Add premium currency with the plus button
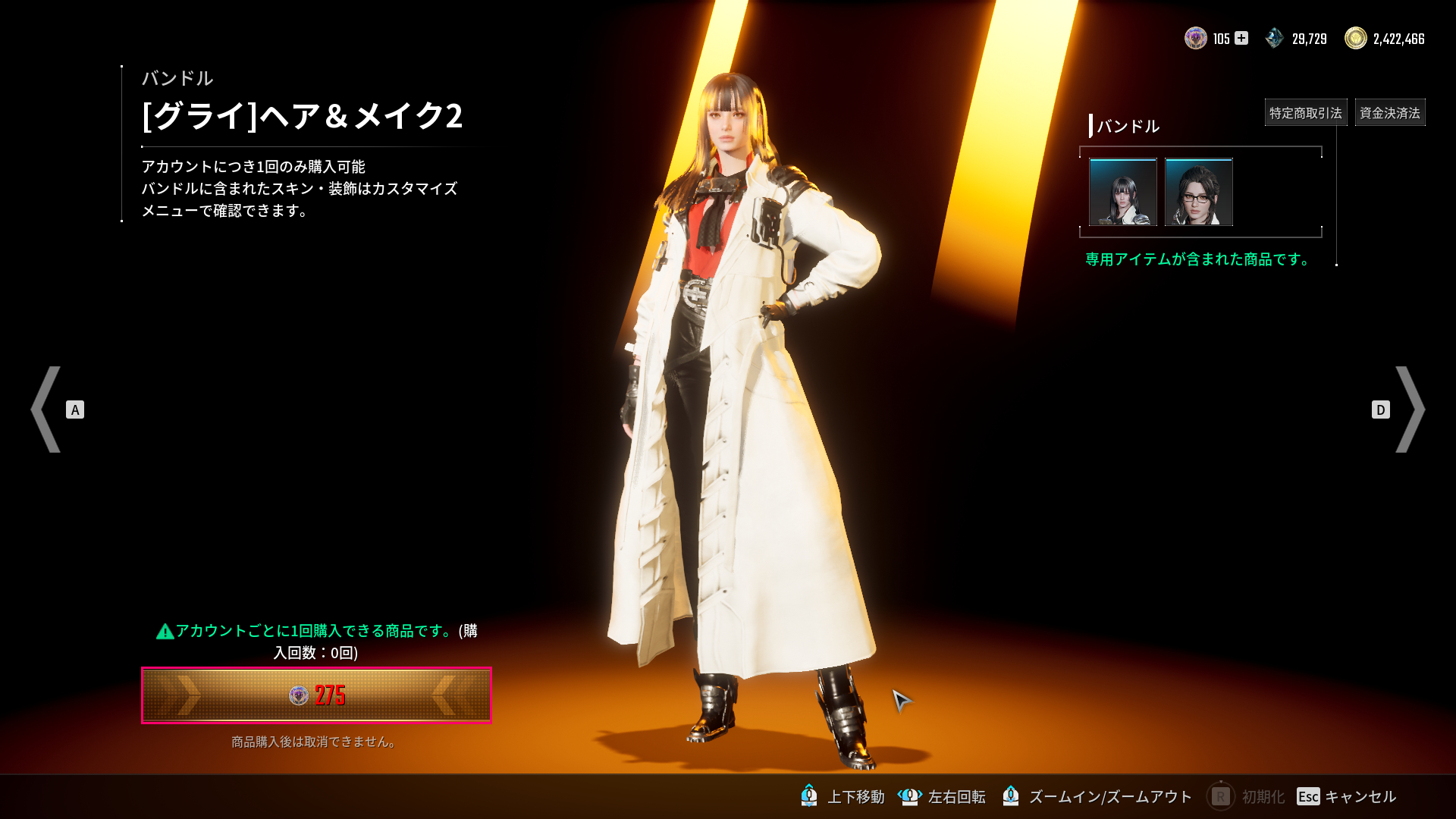The height and width of the screenshot is (819, 1456). click(1241, 38)
